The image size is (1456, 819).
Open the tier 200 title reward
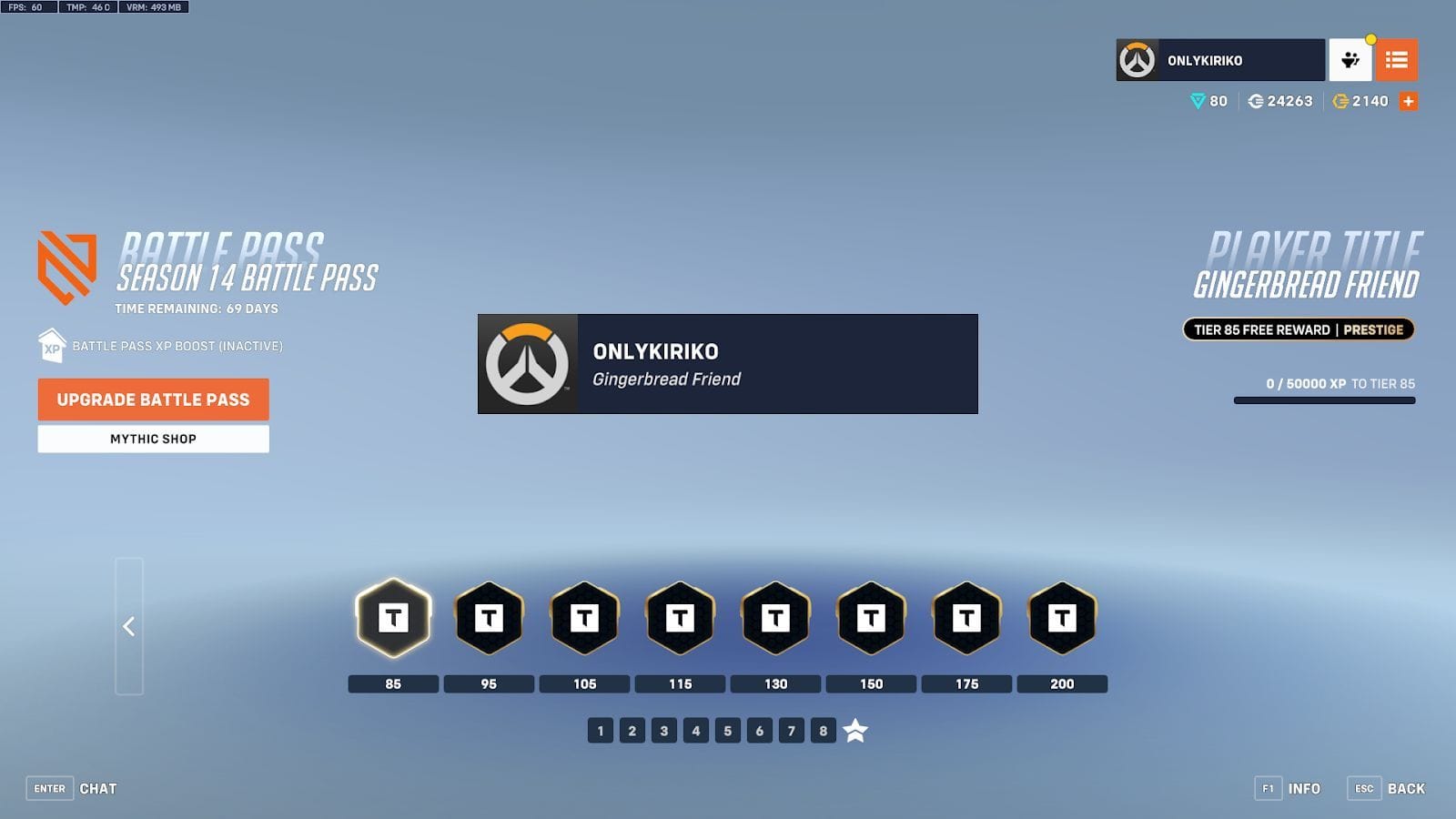point(1062,619)
